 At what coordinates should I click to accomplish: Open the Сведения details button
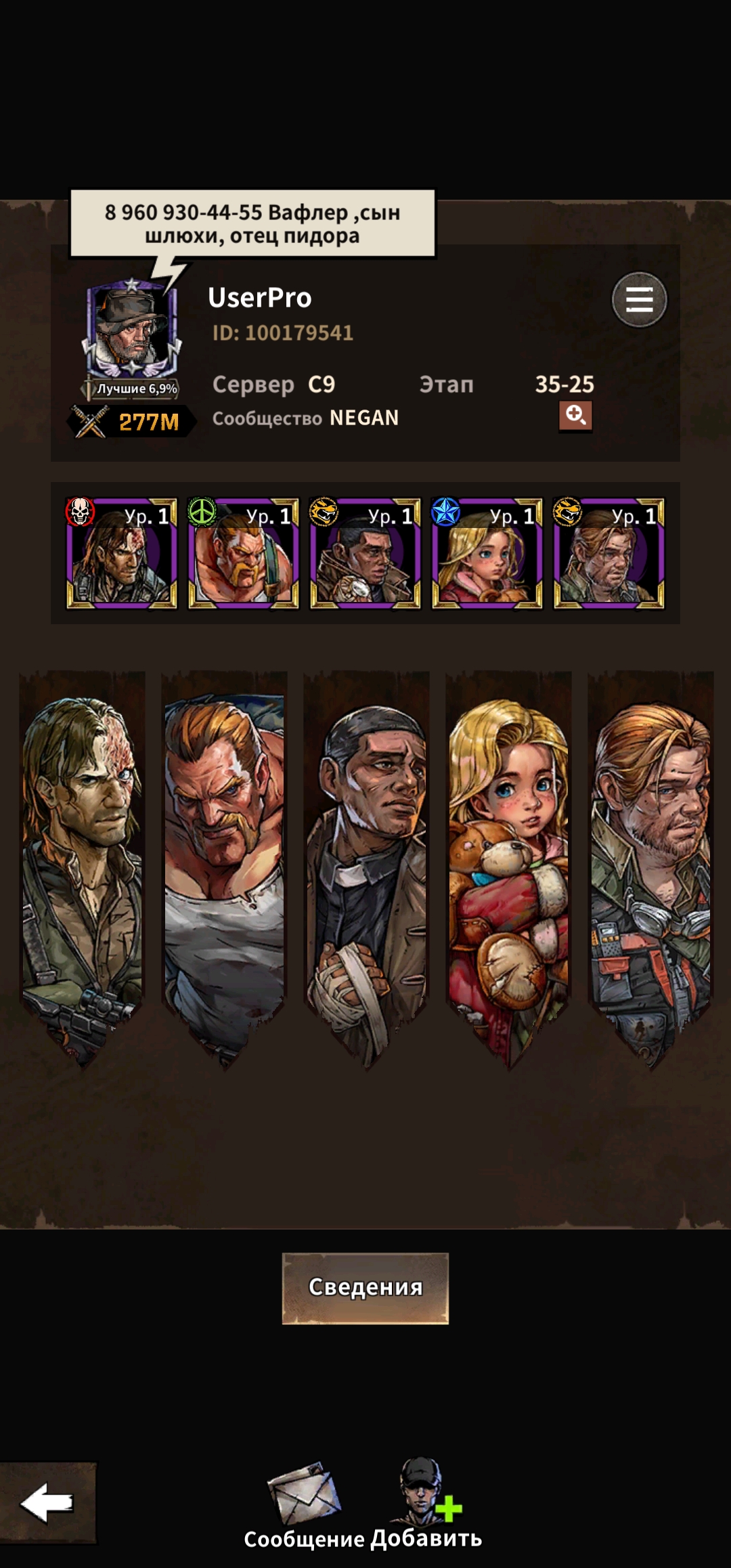(x=365, y=1288)
